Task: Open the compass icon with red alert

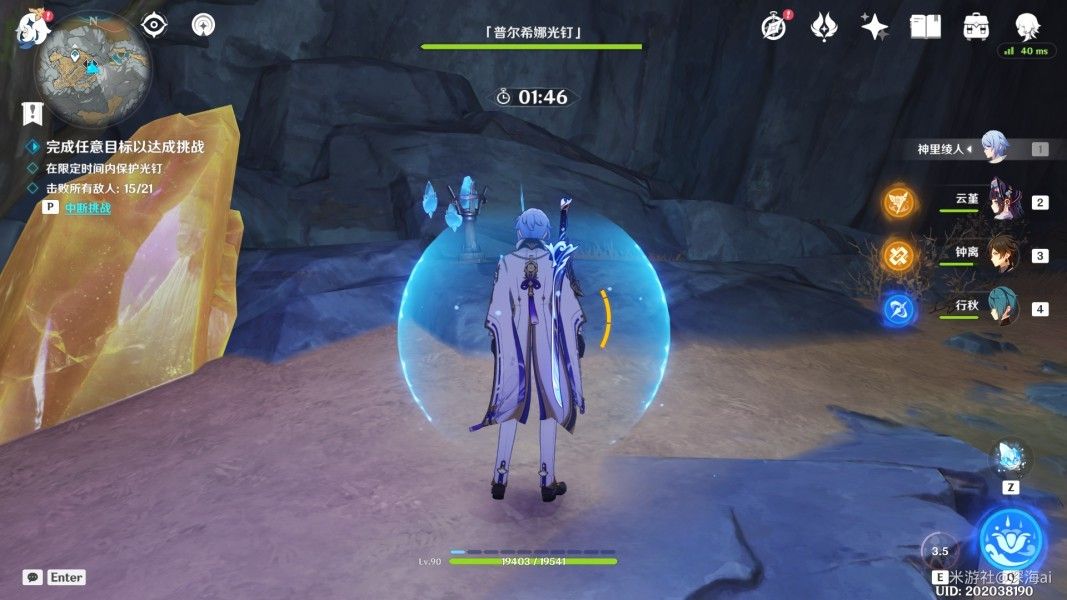Action: click(x=773, y=27)
